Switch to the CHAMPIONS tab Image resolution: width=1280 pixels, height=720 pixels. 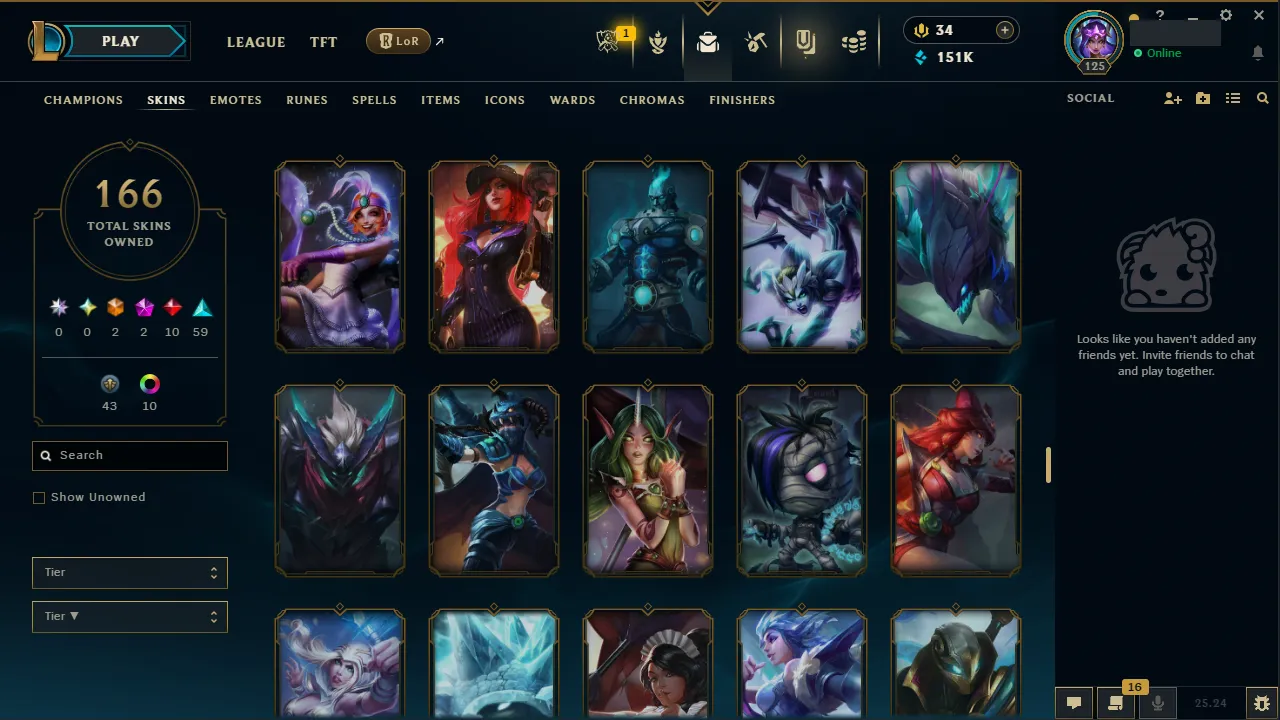83,100
